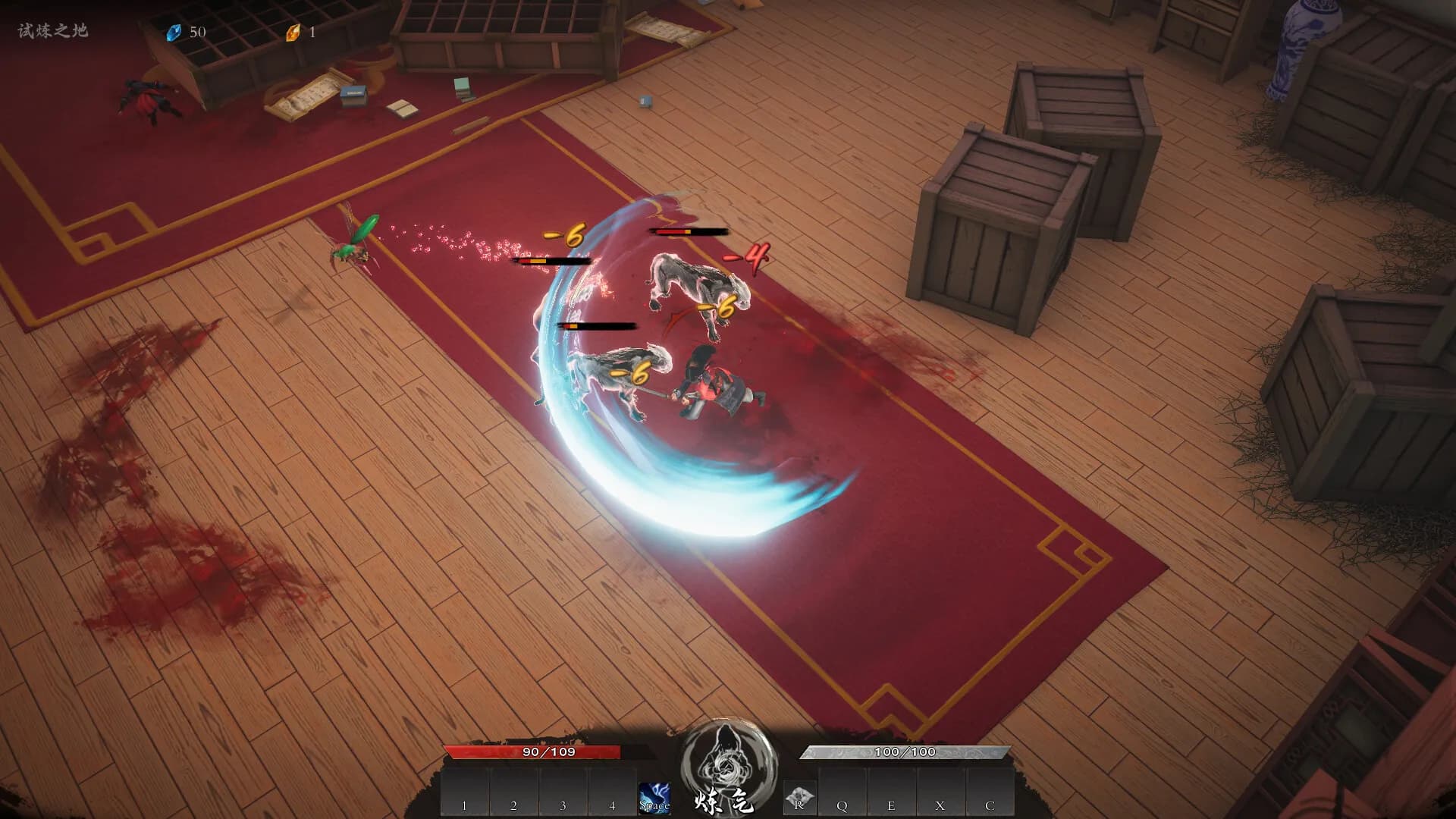Use the white cloth item slot
This screenshot has height=819, width=1456.
pos(799,798)
